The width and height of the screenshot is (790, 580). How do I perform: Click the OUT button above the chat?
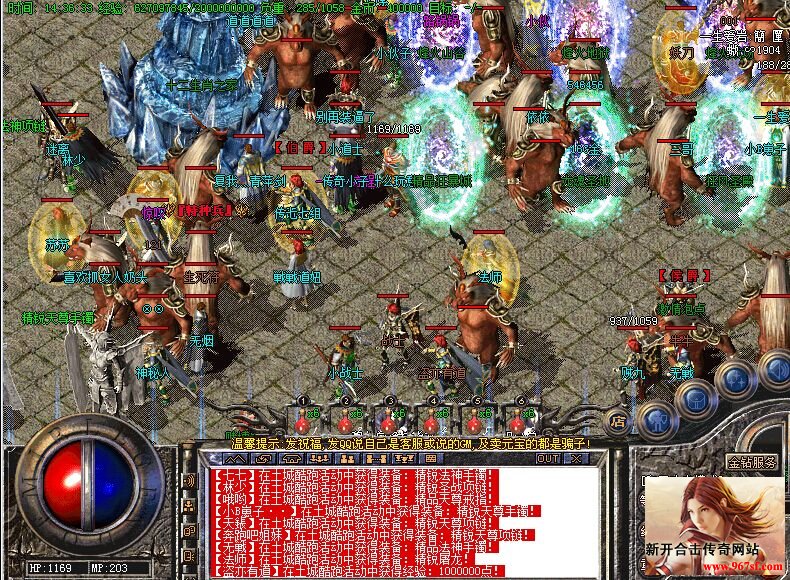click(547, 459)
